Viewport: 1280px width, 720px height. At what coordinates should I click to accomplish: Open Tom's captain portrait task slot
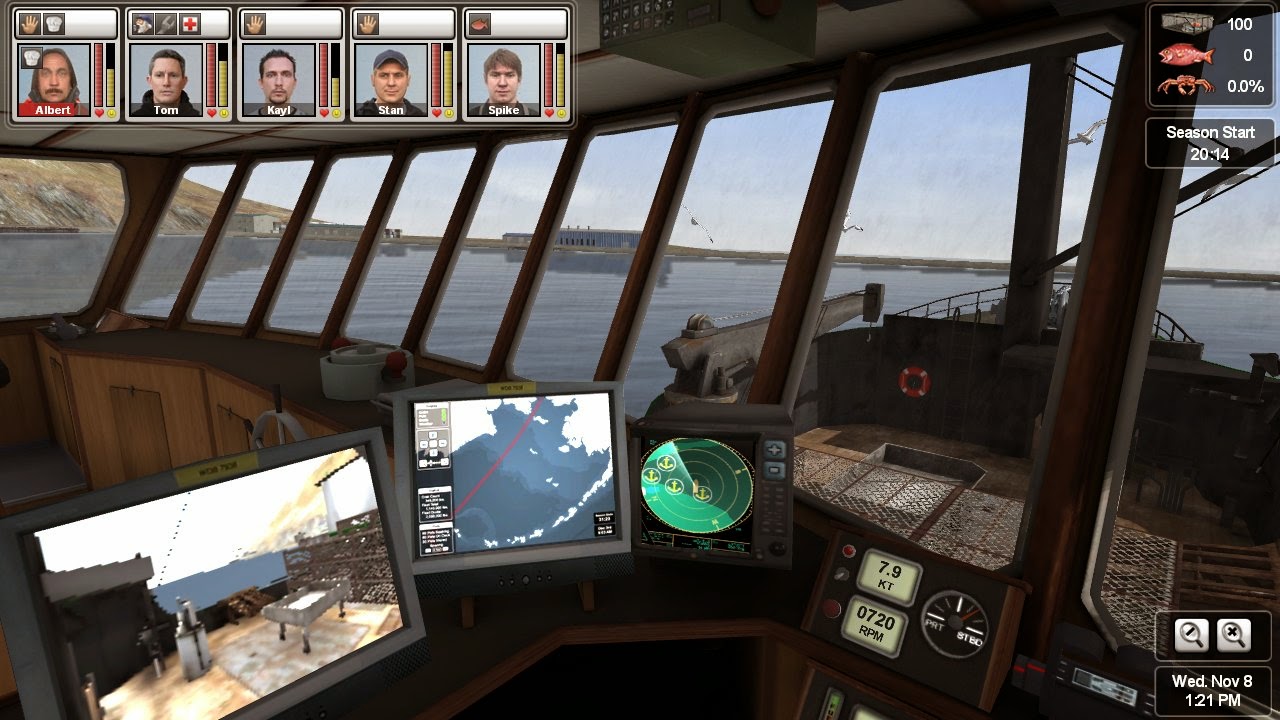point(140,23)
